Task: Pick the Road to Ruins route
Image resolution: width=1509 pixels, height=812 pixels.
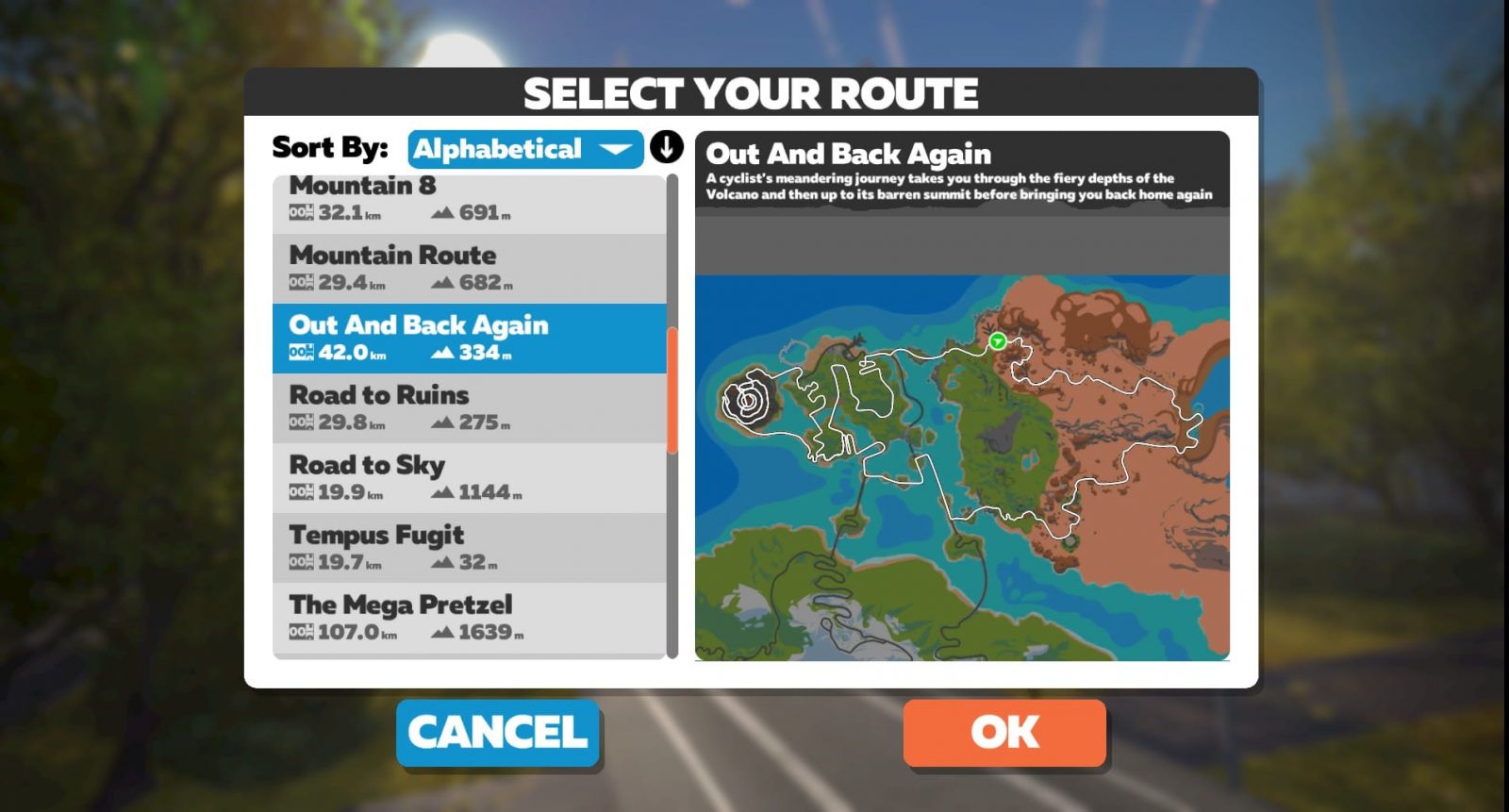Action: pos(469,407)
